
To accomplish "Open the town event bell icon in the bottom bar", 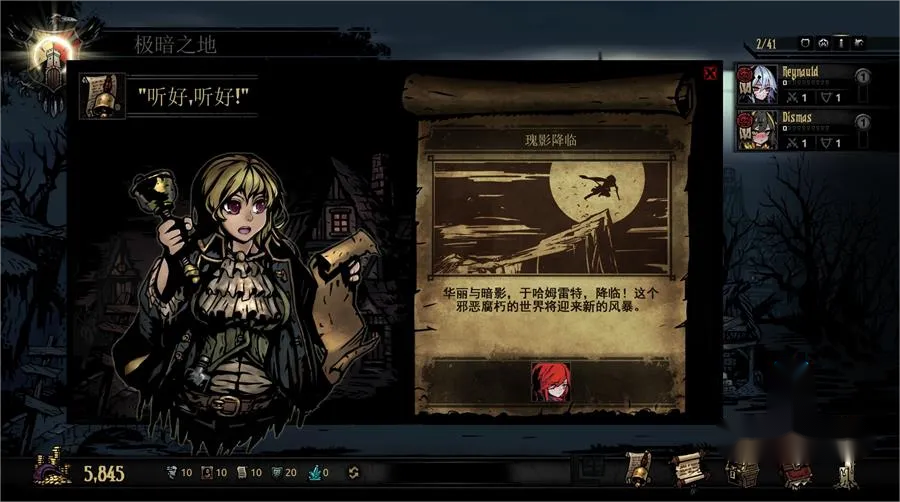I will click(x=638, y=468).
